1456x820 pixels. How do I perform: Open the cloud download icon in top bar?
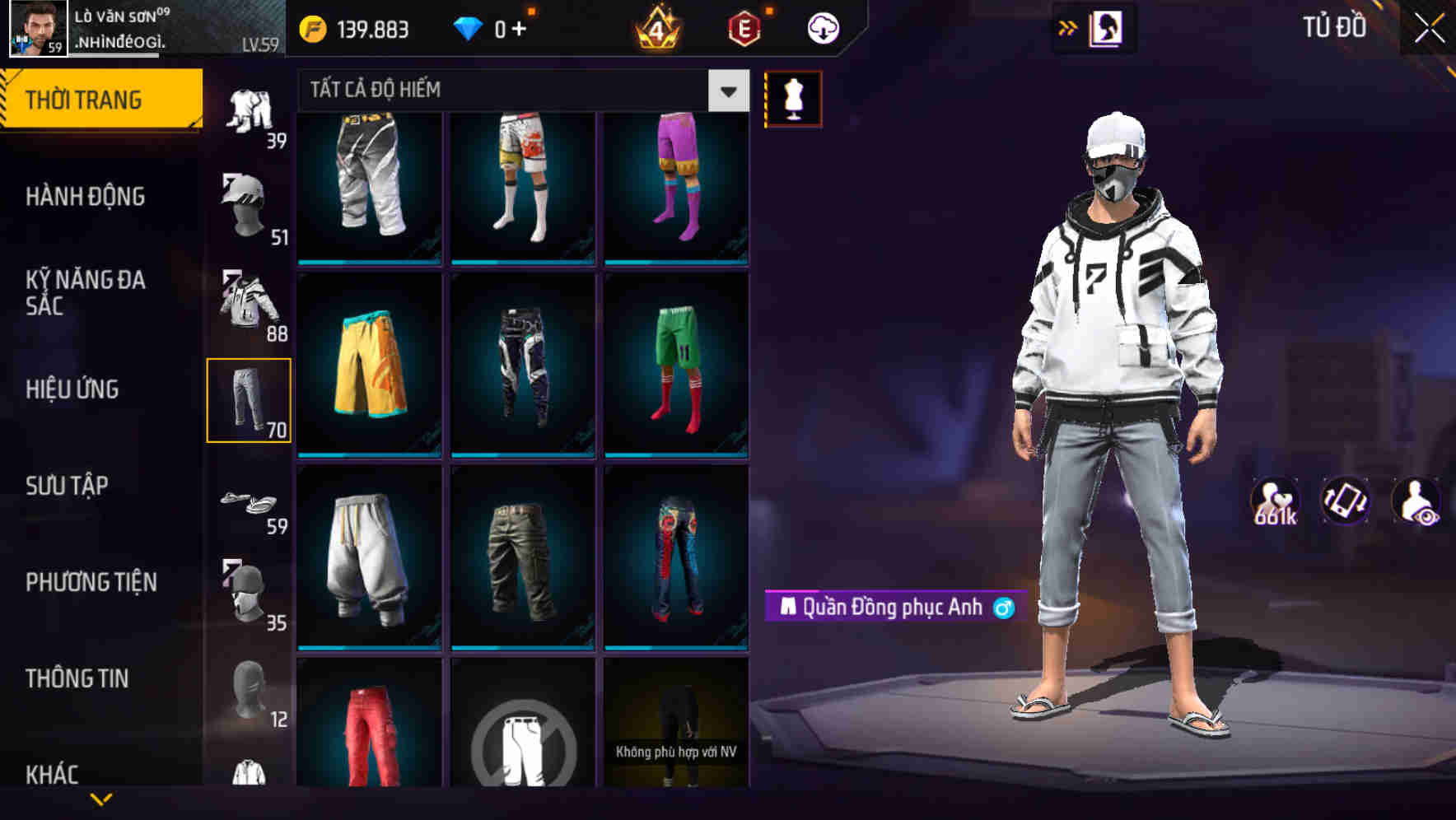[823, 26]
